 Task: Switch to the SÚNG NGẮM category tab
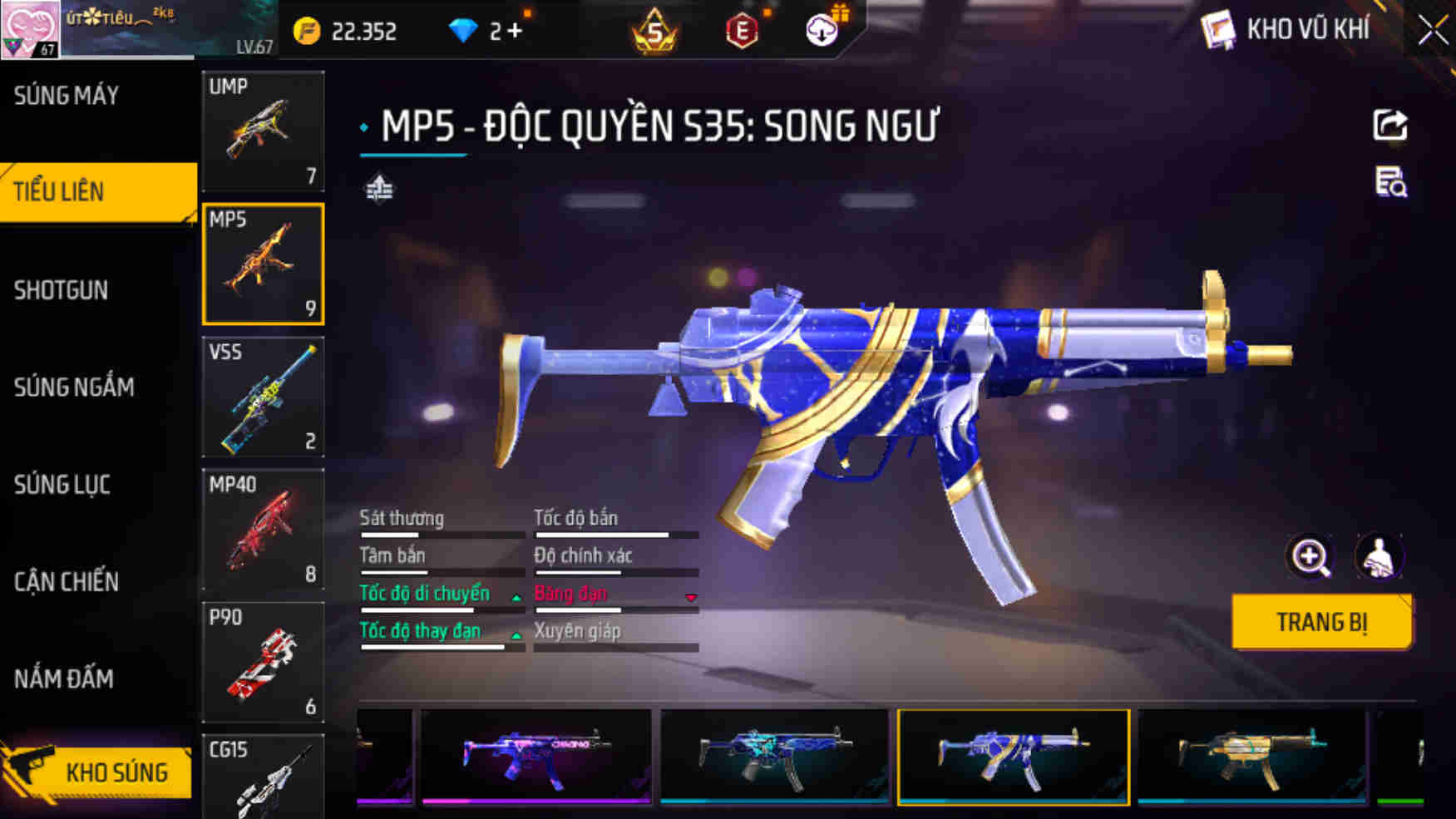[x=75, y=387]
